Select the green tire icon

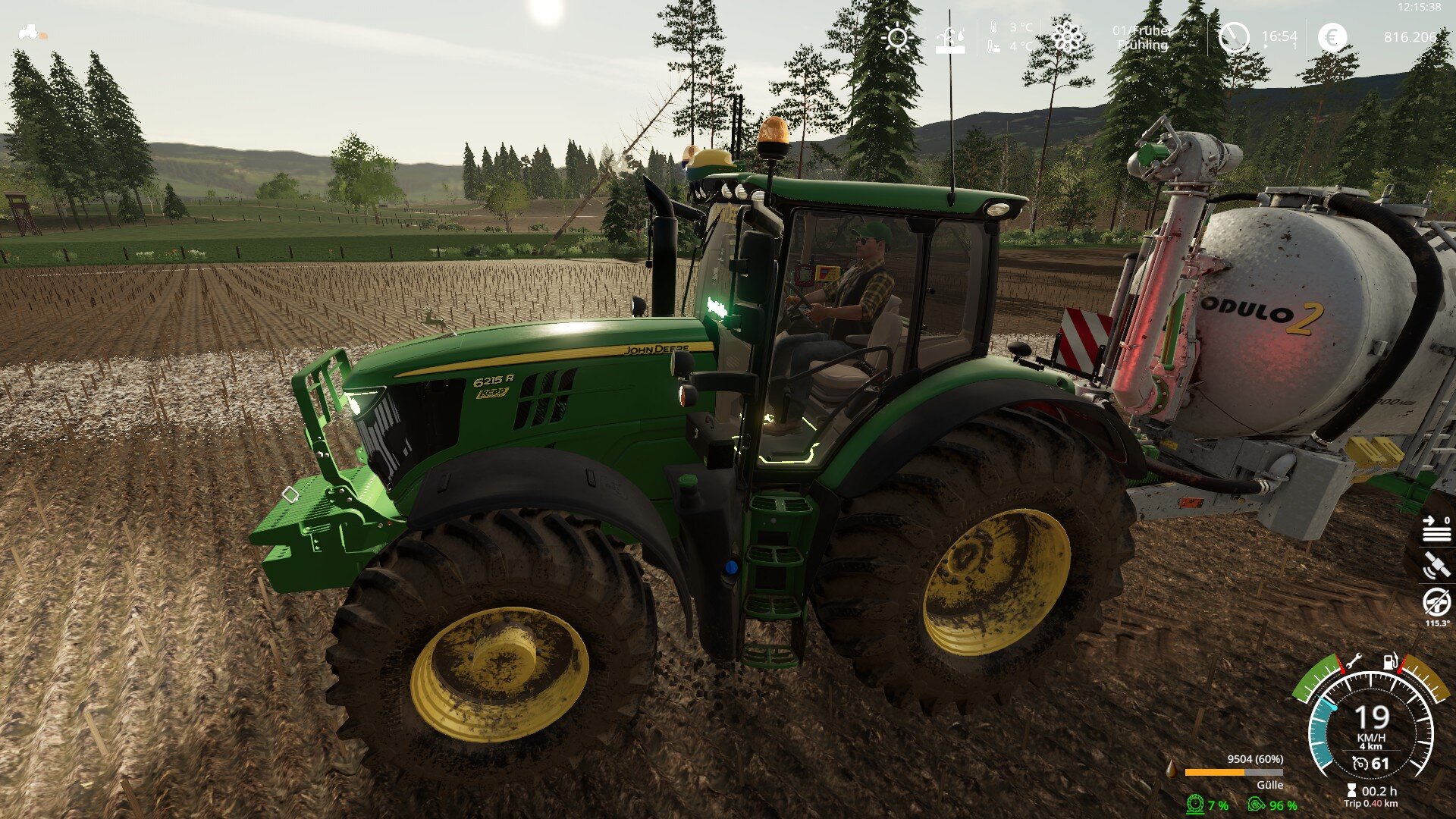point(1196,805)
